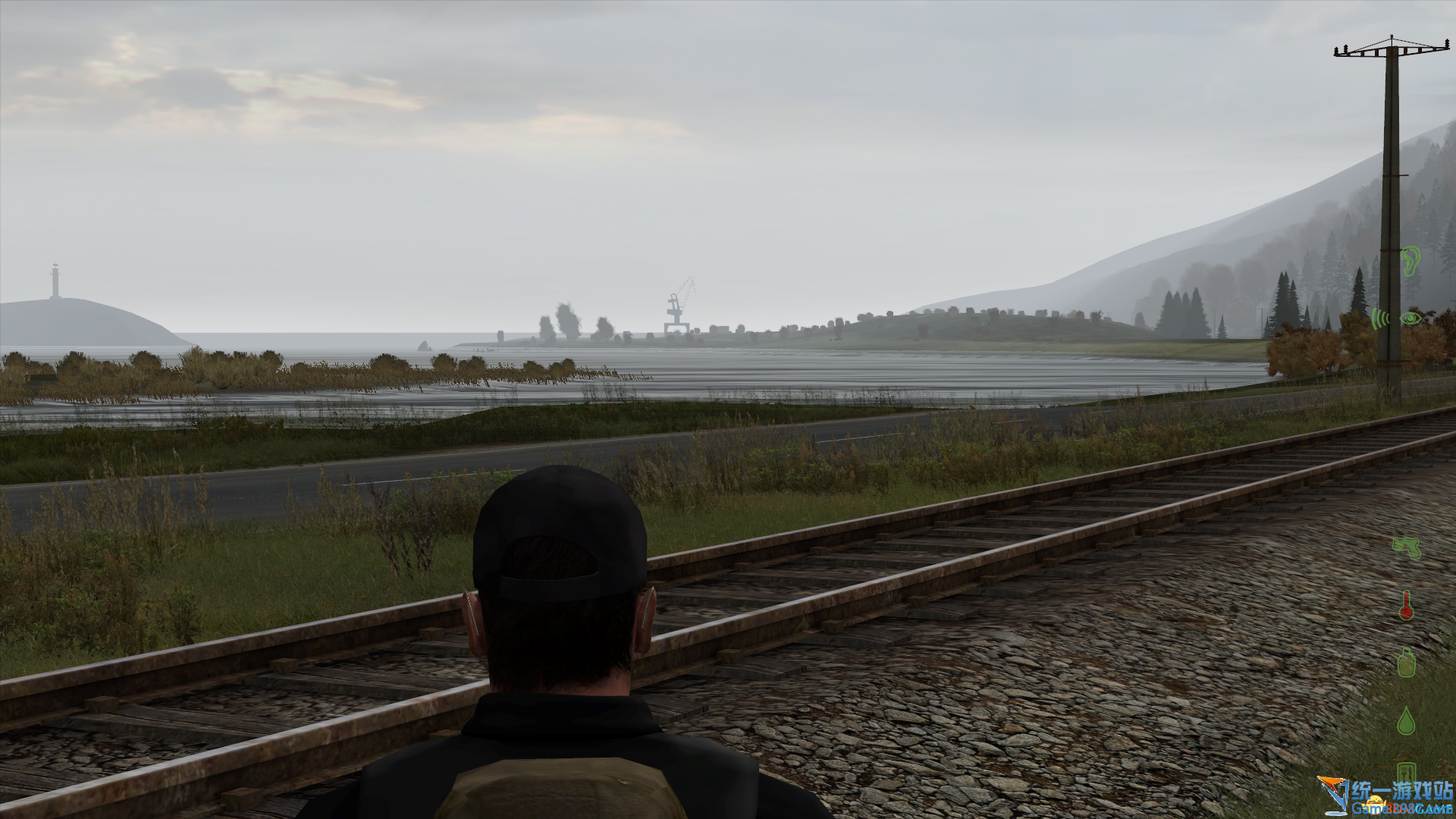Click the canteen thirst status icon
Screen dimensions: 1456x819
[x=1407, y=661]
